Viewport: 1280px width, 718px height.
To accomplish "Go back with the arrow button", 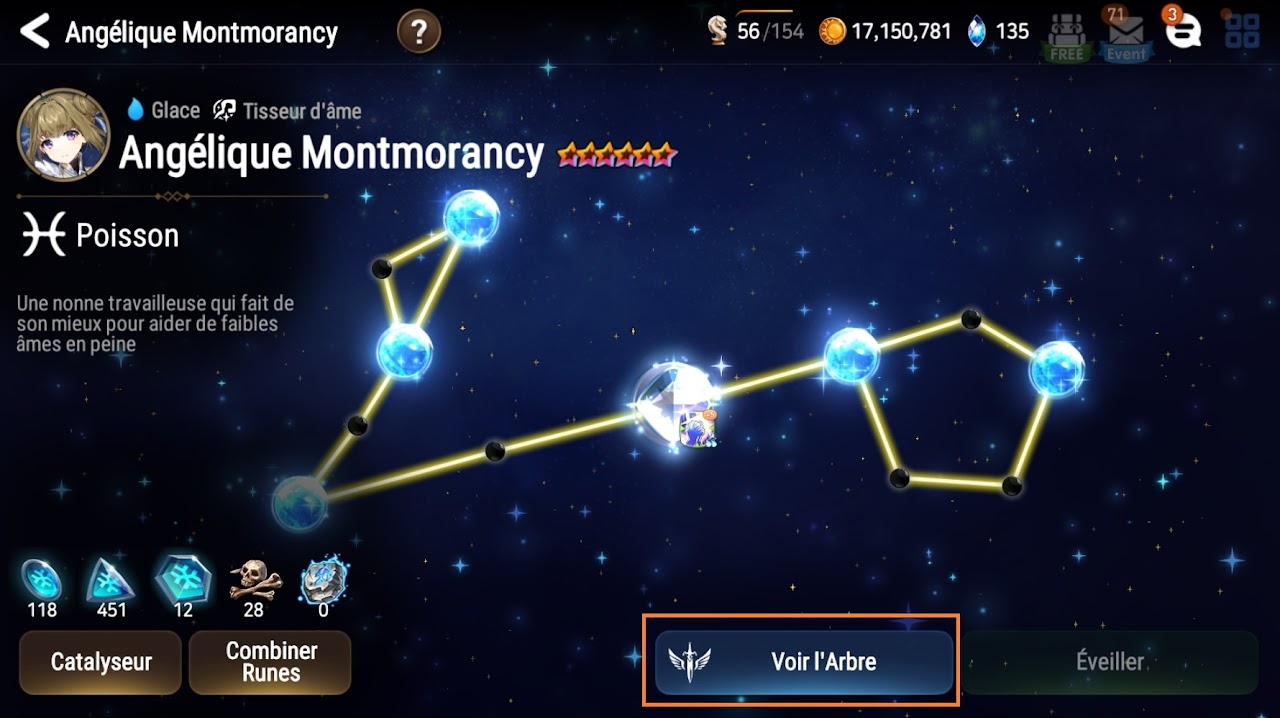I will coord(35,32).
